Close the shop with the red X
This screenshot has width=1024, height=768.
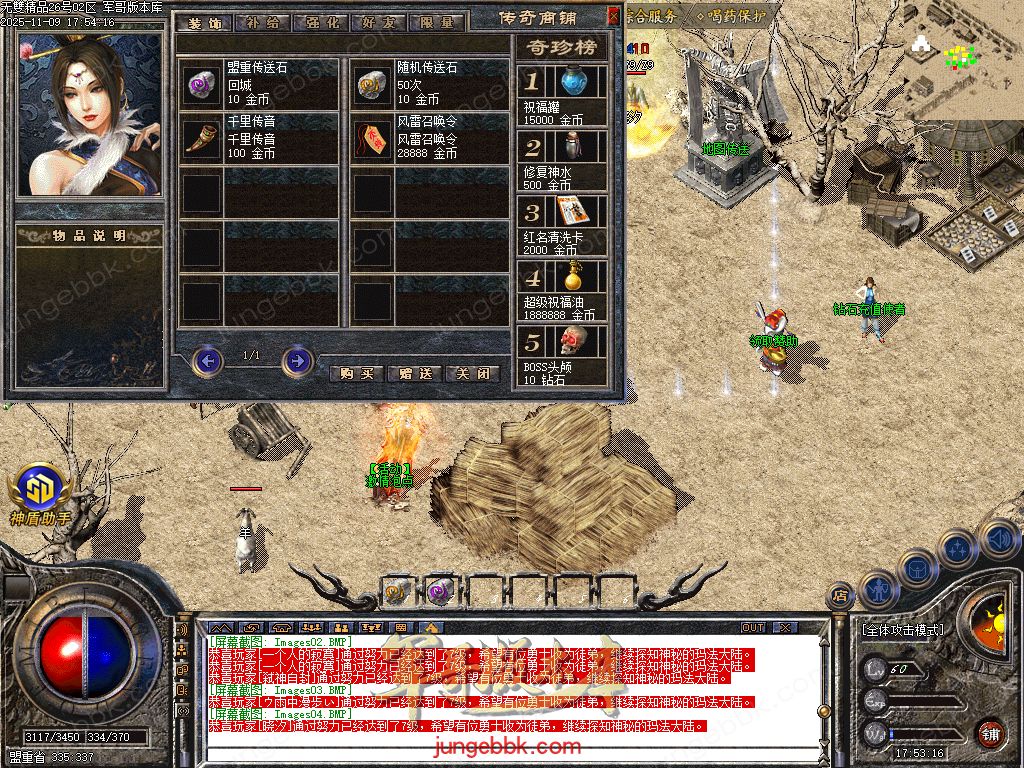click(613, 16)
